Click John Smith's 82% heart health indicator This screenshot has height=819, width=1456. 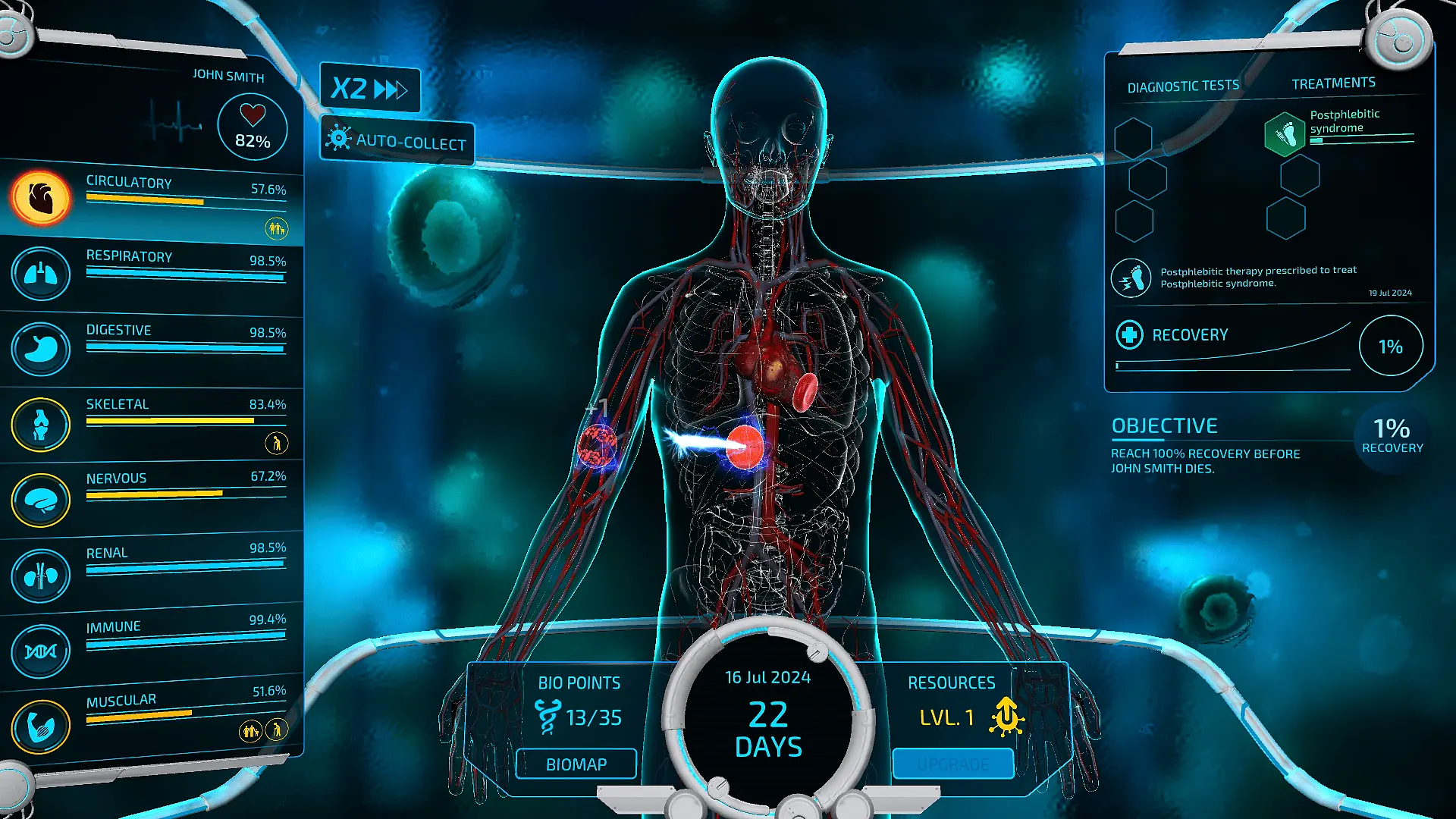tap(253, 127)
